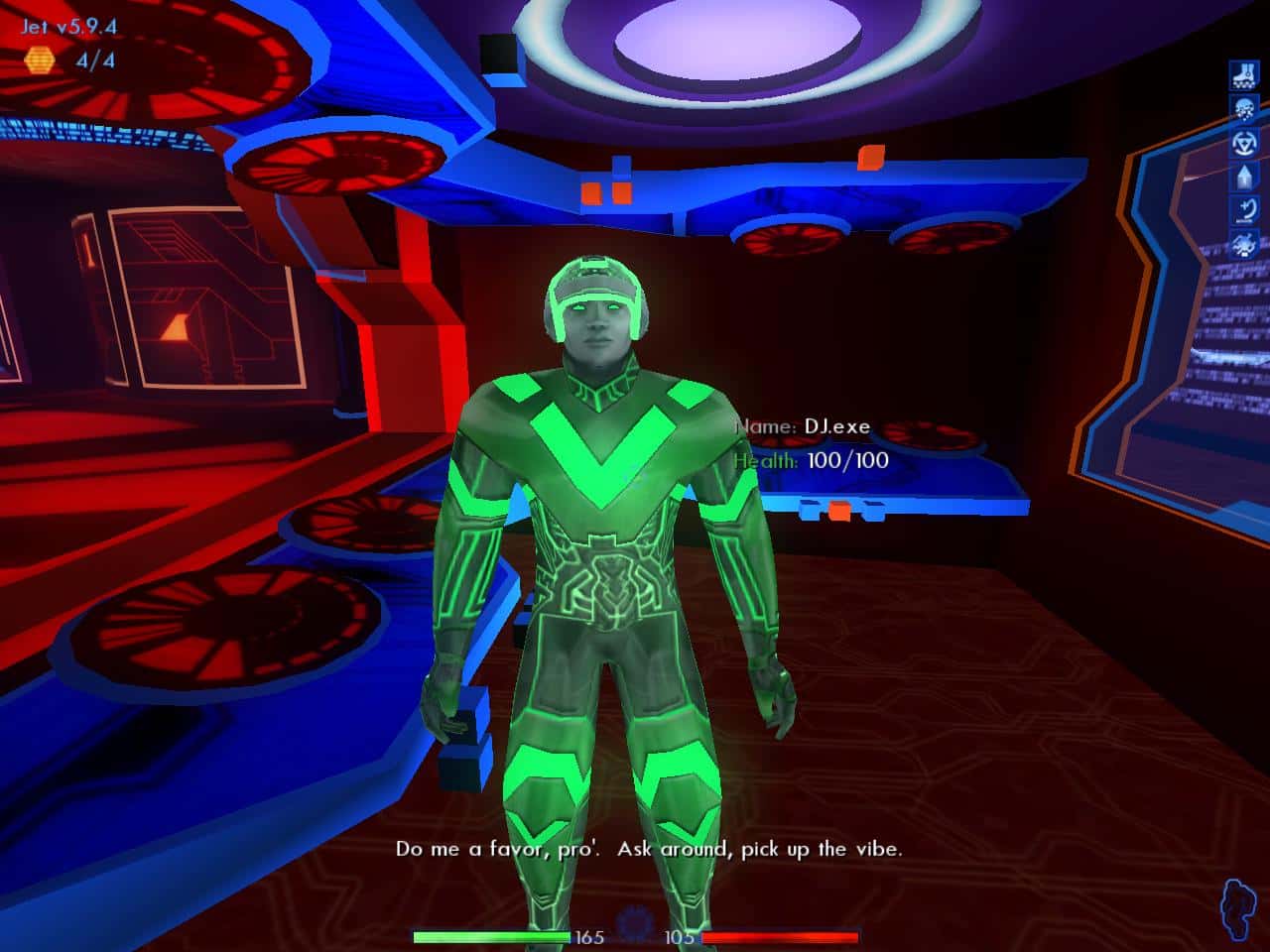This screenshot has width=1270, height=952.
Task: Toggle the second subroutine slot in the sidebar
Action: coord(1243,107)
